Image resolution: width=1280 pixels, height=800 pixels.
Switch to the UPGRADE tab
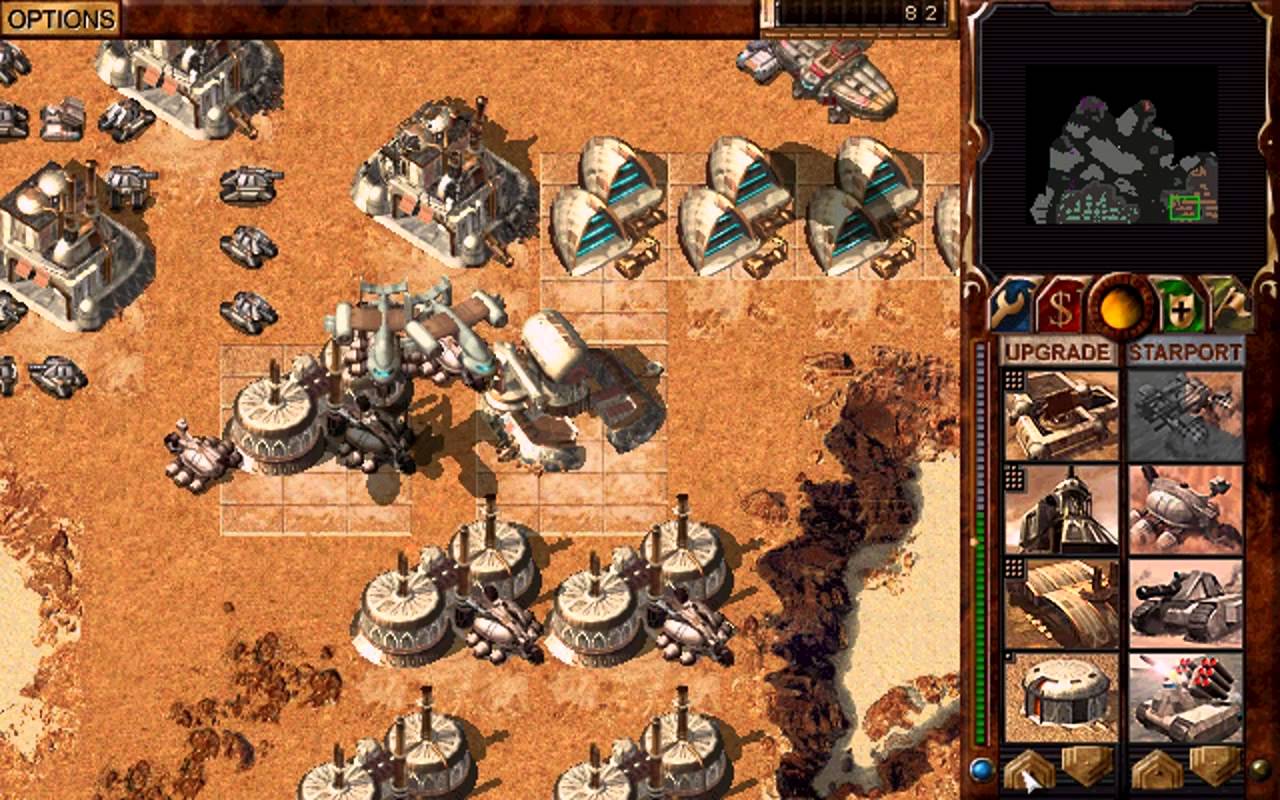(x=1060, y=352)
